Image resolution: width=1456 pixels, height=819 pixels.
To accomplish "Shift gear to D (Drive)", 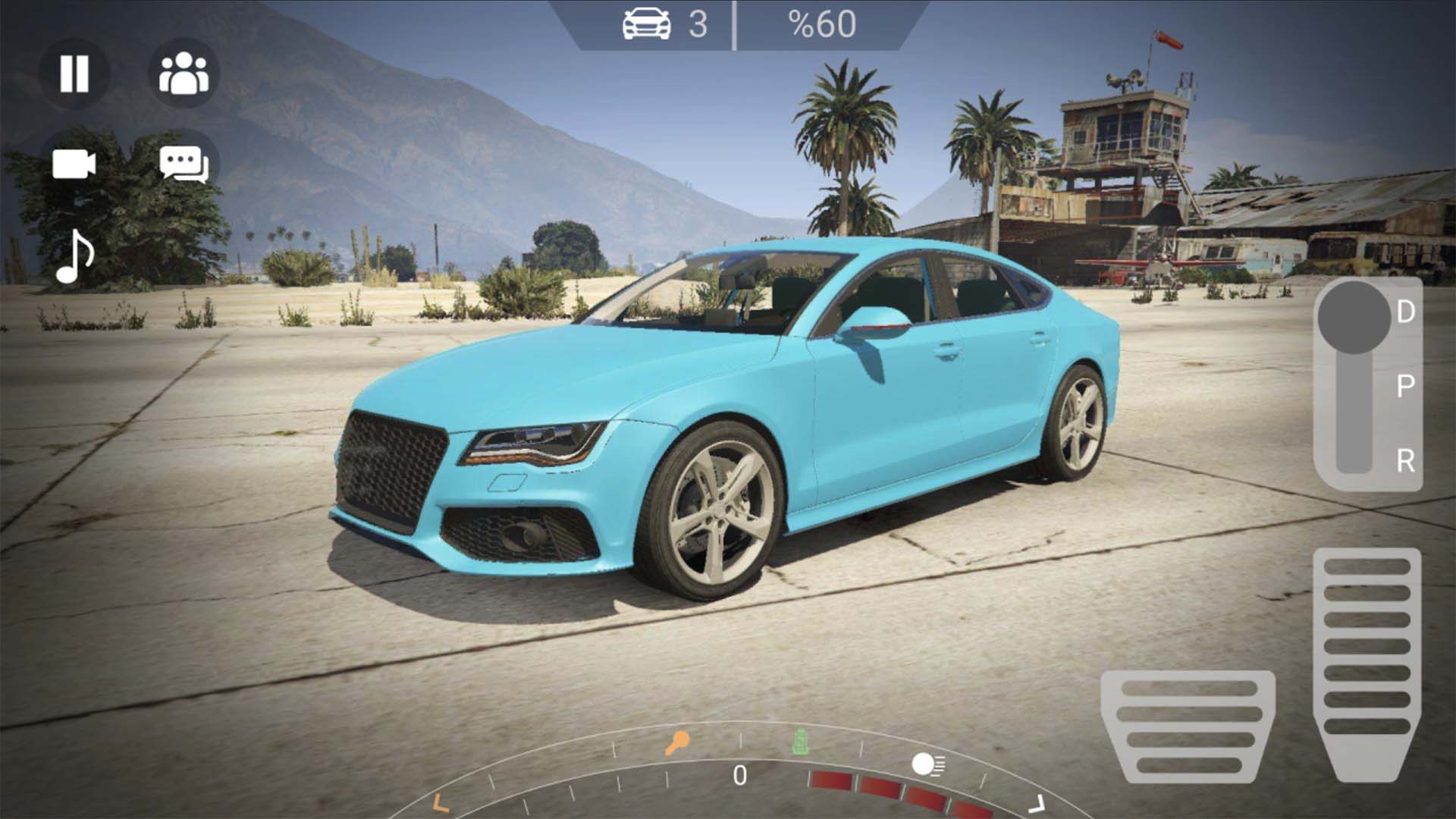I will [1405, 312].
